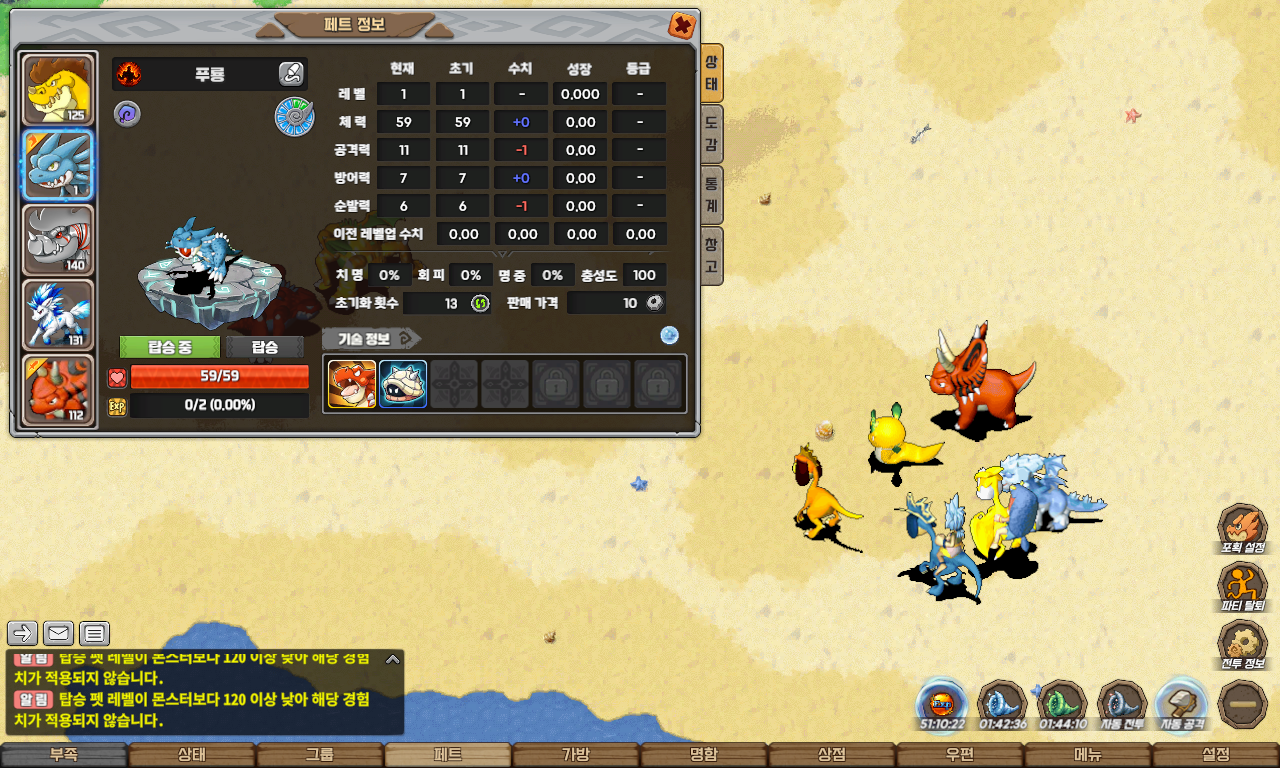Show the 창고 side tab
This screenshot has height=768, width=1280.
tap(711, 255)
